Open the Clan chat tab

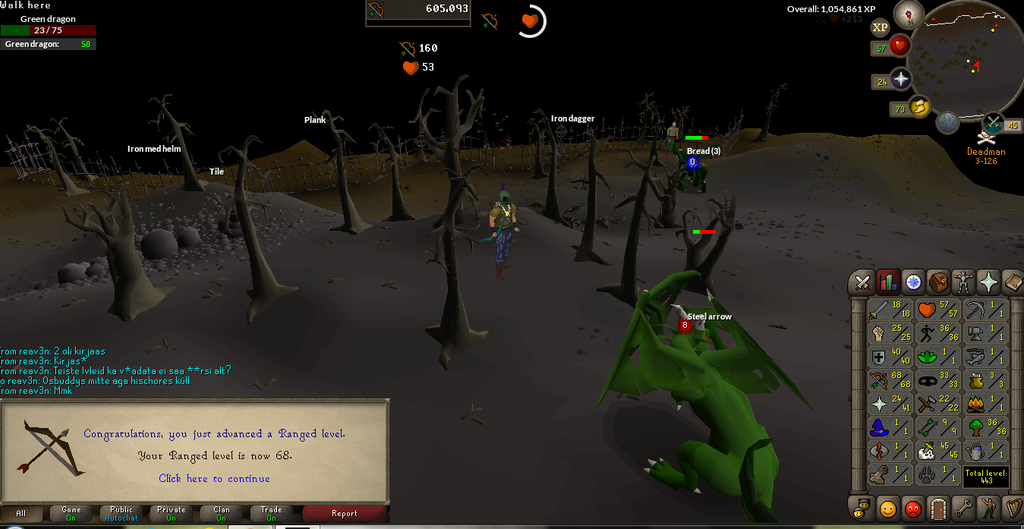pos(221,513)
